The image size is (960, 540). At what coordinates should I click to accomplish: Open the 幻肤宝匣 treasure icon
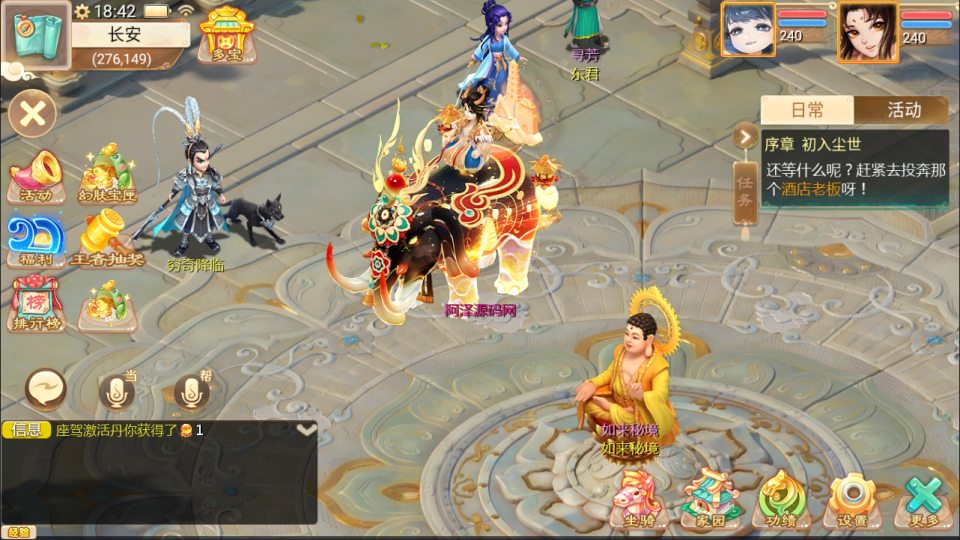point(106,172)
